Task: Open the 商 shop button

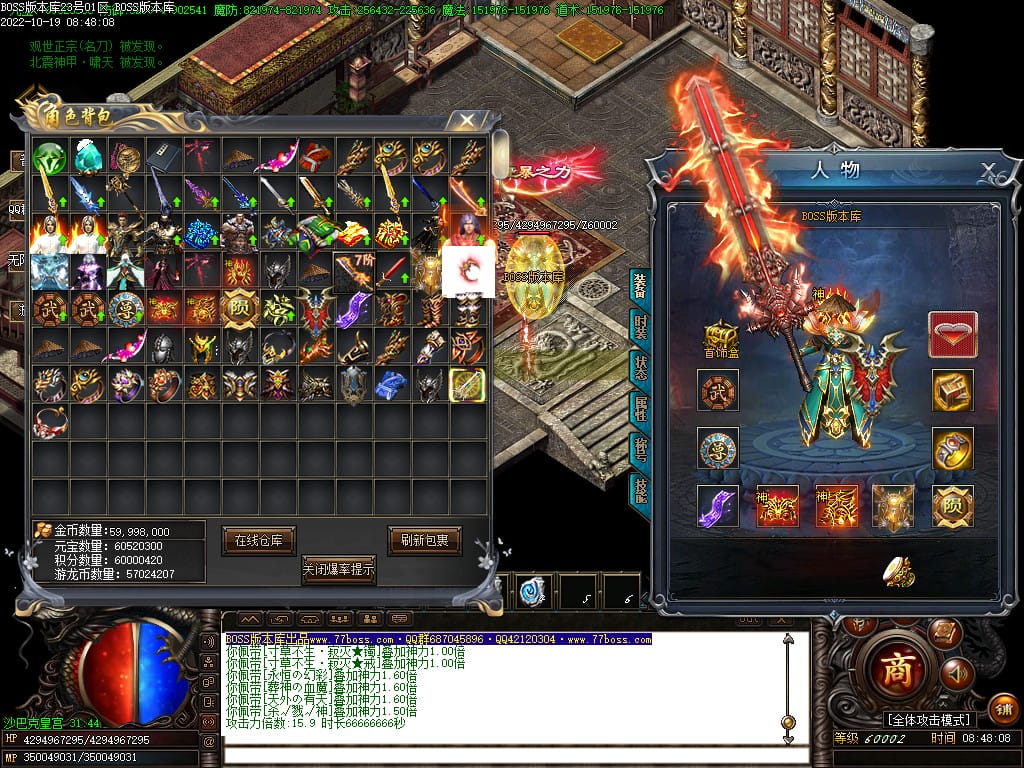Action: point(898,668)
